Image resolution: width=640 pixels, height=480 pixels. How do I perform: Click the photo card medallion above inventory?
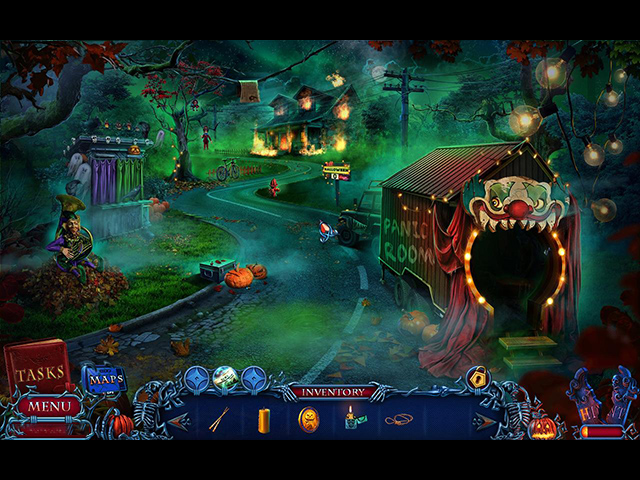(x=225, y=378)
